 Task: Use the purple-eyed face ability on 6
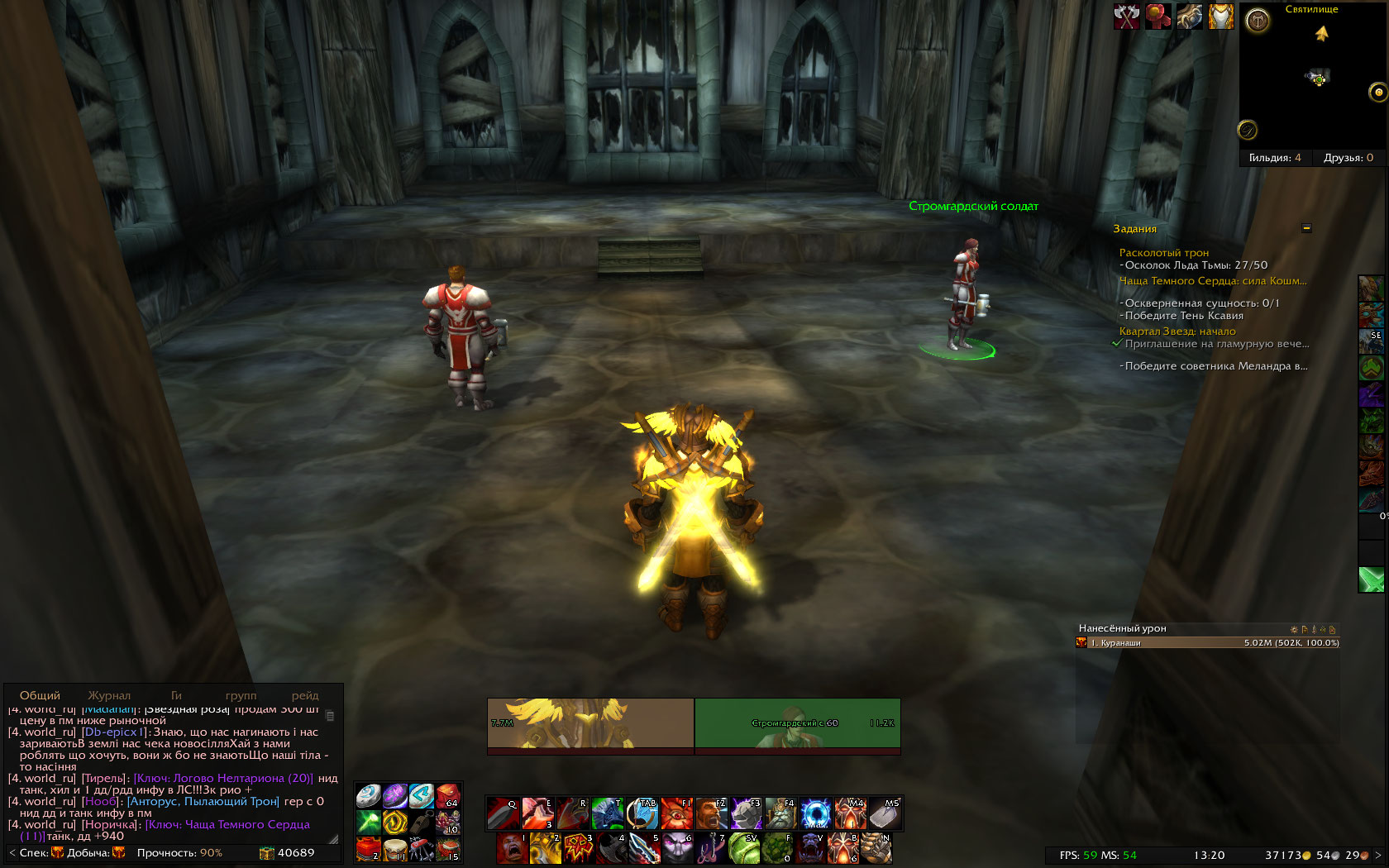678,849
